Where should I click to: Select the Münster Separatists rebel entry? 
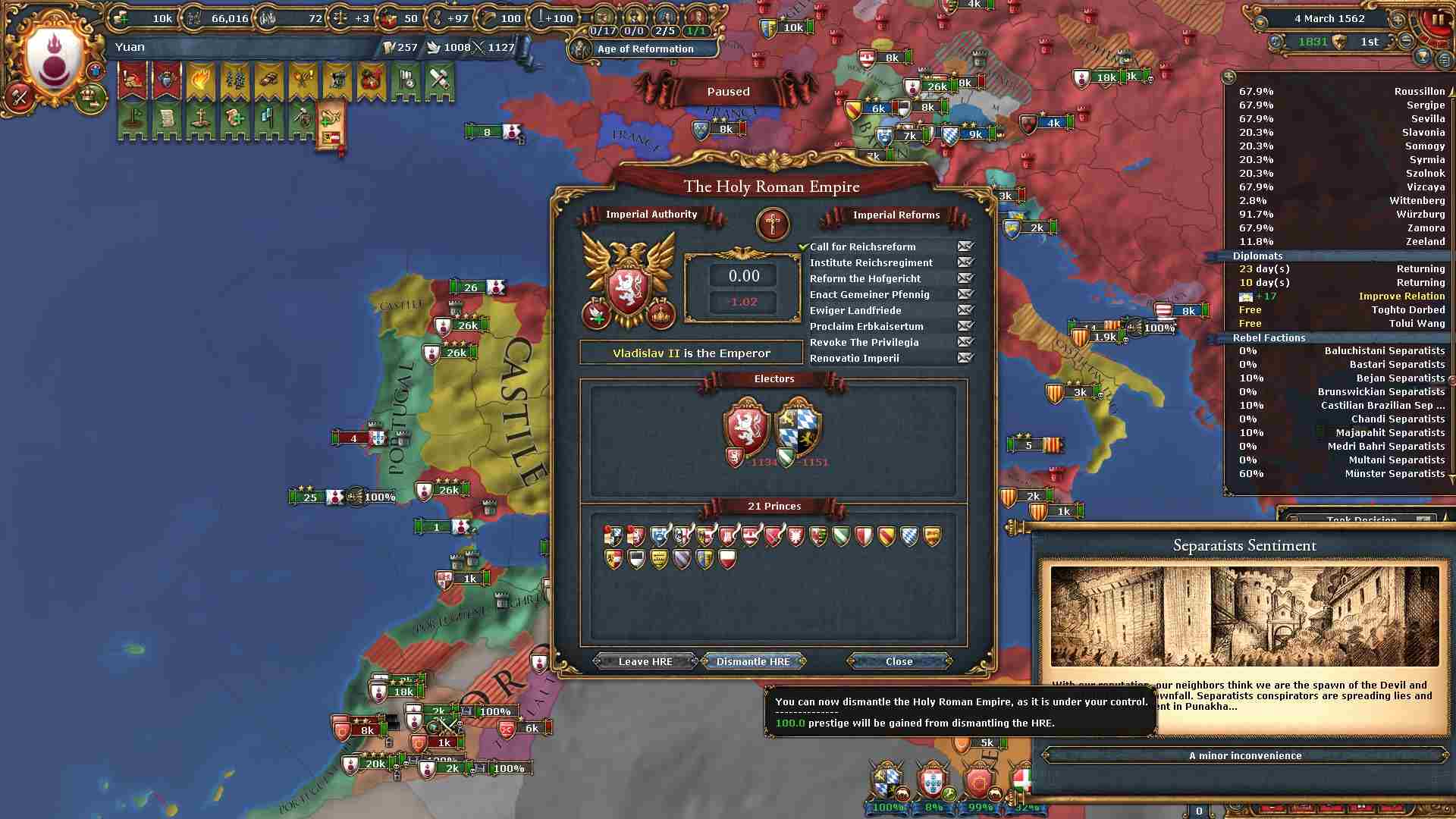tap(1394, 473)
